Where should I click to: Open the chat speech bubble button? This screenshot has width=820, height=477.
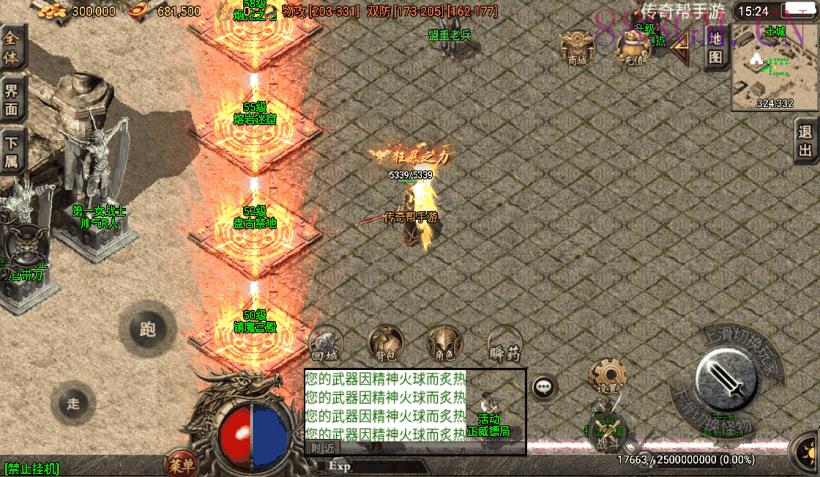(544, 386)
